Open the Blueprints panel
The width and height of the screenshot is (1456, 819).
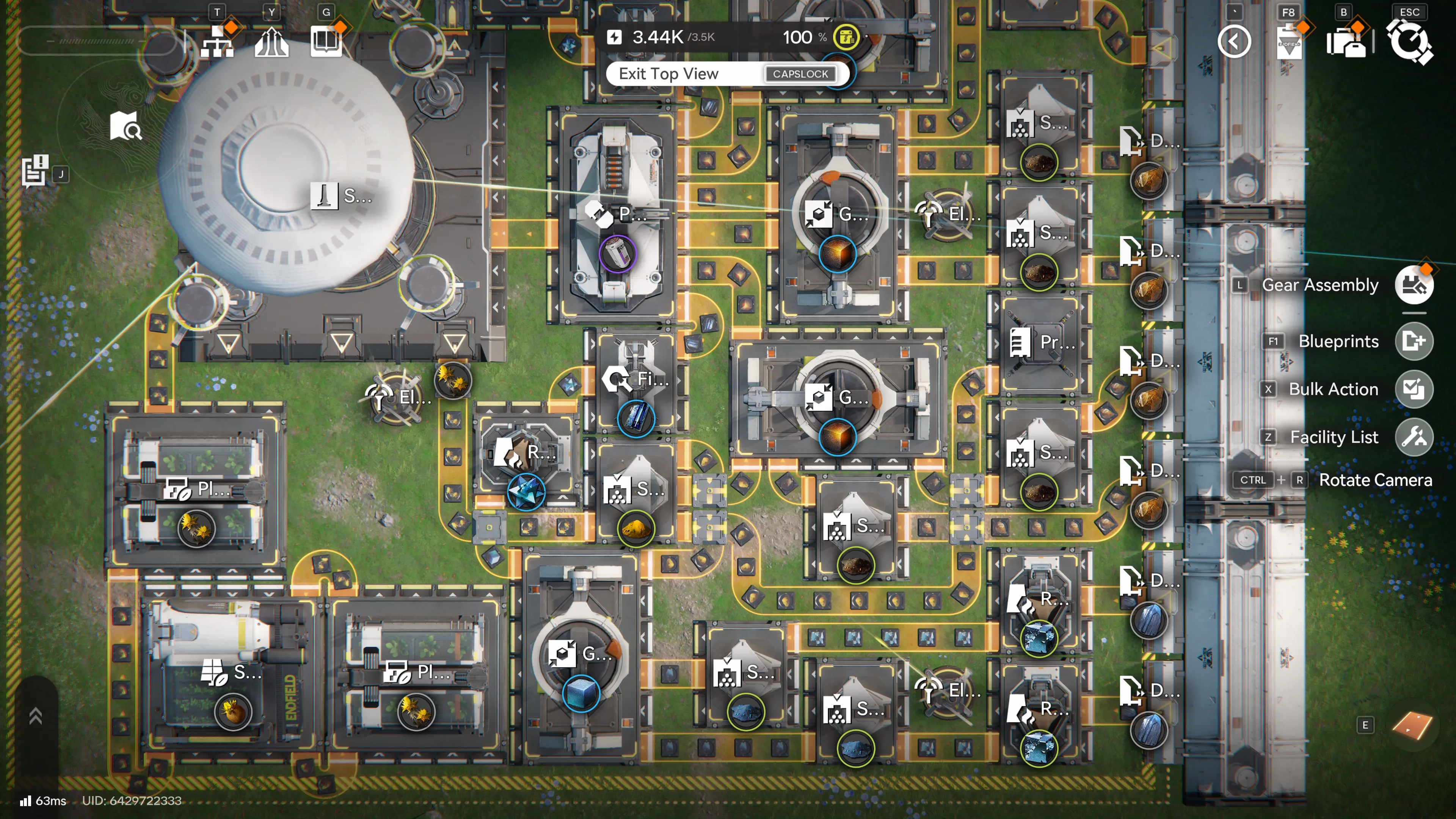pyautogui.click(x=1414, y=341)
